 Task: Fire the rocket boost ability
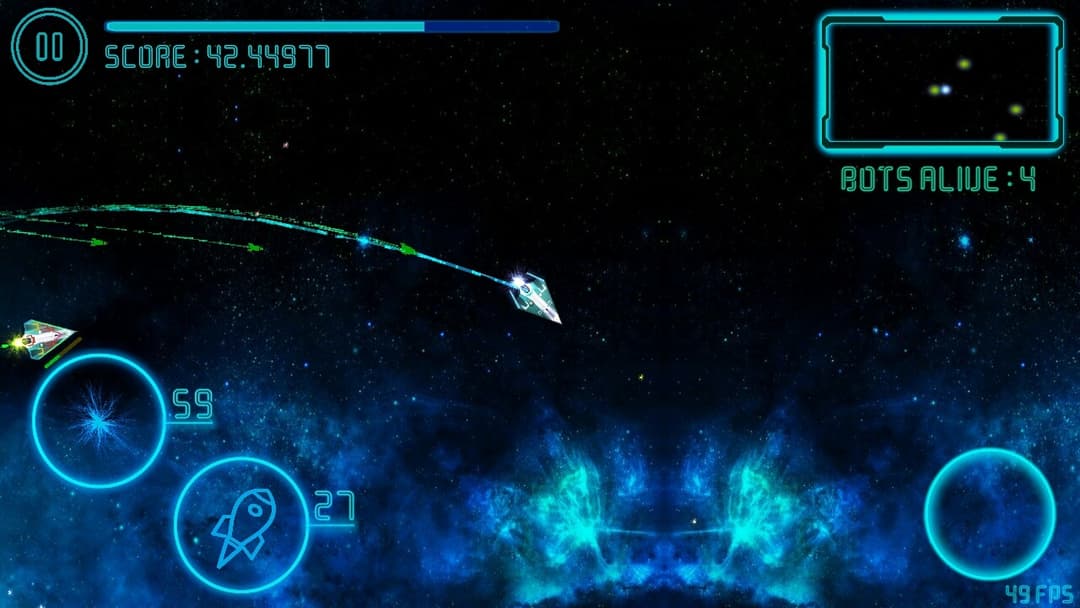[x=240, y=523]
